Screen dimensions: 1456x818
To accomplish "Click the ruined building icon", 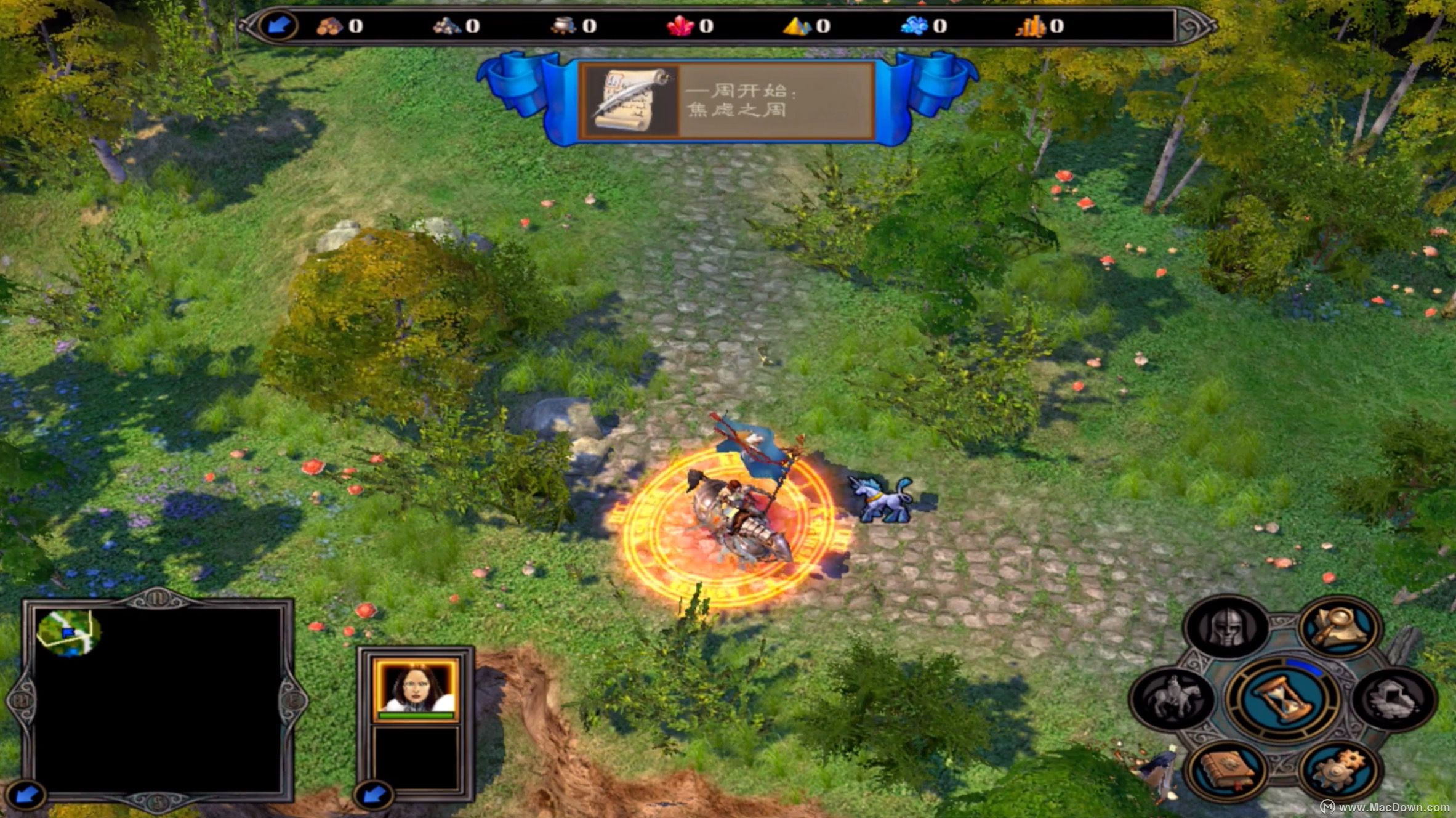I will (1394, 699).
